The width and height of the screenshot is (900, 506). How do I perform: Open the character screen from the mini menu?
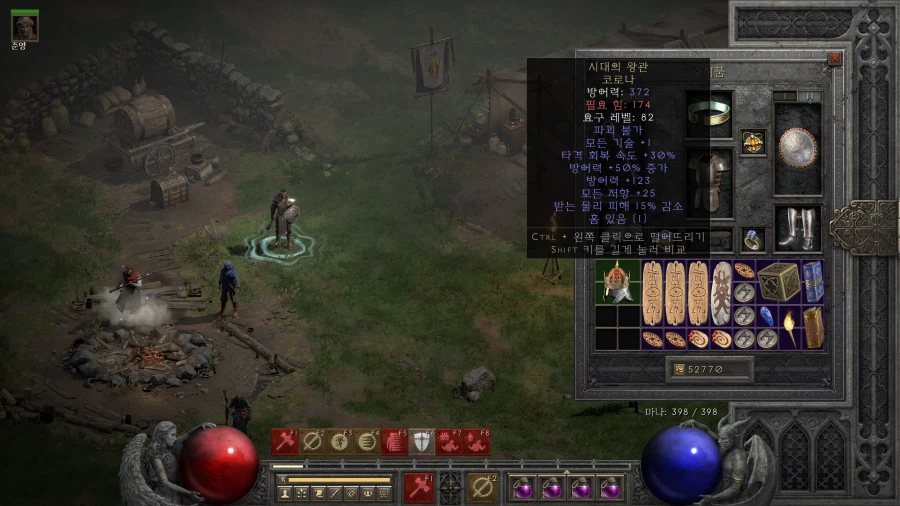tap(285, 493)
